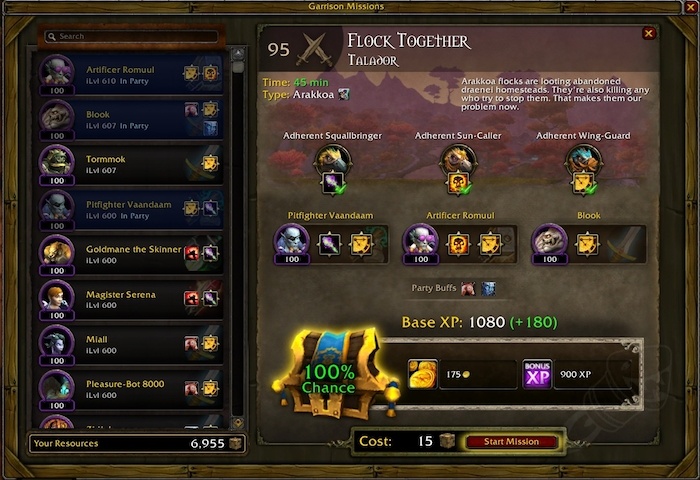Inspect the Adherent Sun-Caller enemy portrait
The height and width of the screenshot is (480, 700).
(457, 160)
